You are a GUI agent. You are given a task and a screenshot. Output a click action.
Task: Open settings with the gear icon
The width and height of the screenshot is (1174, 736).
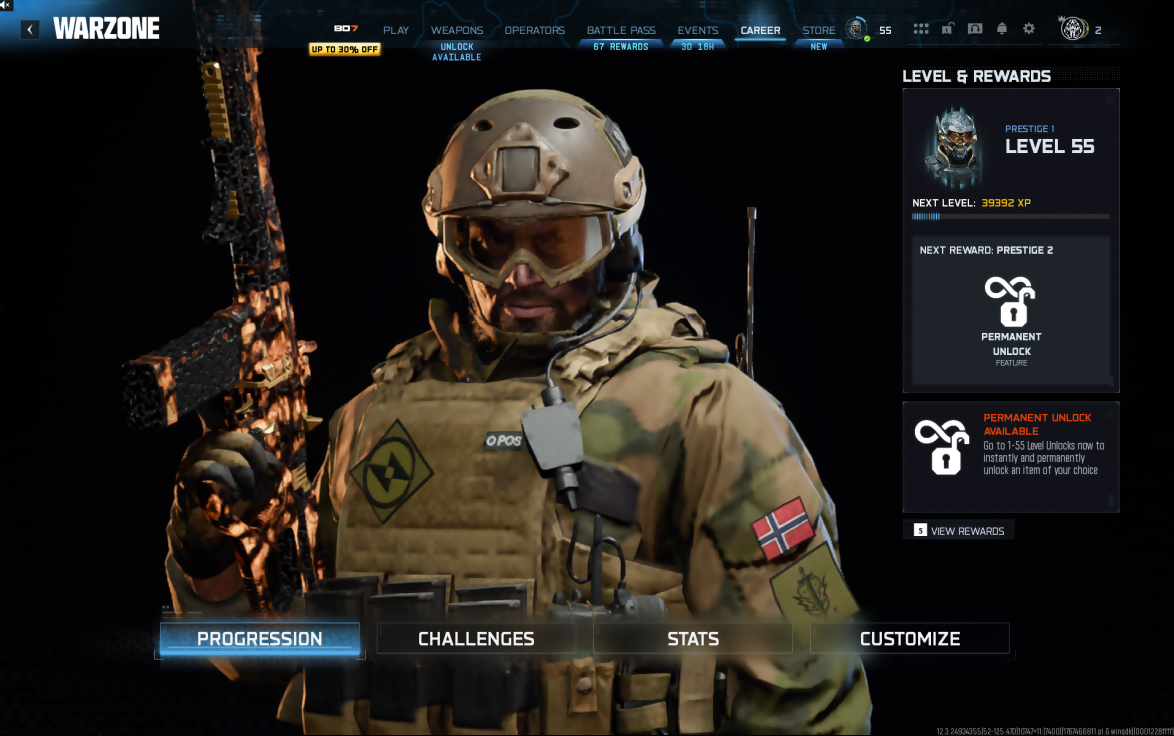pyautogui.click(x=1029, y=29)
